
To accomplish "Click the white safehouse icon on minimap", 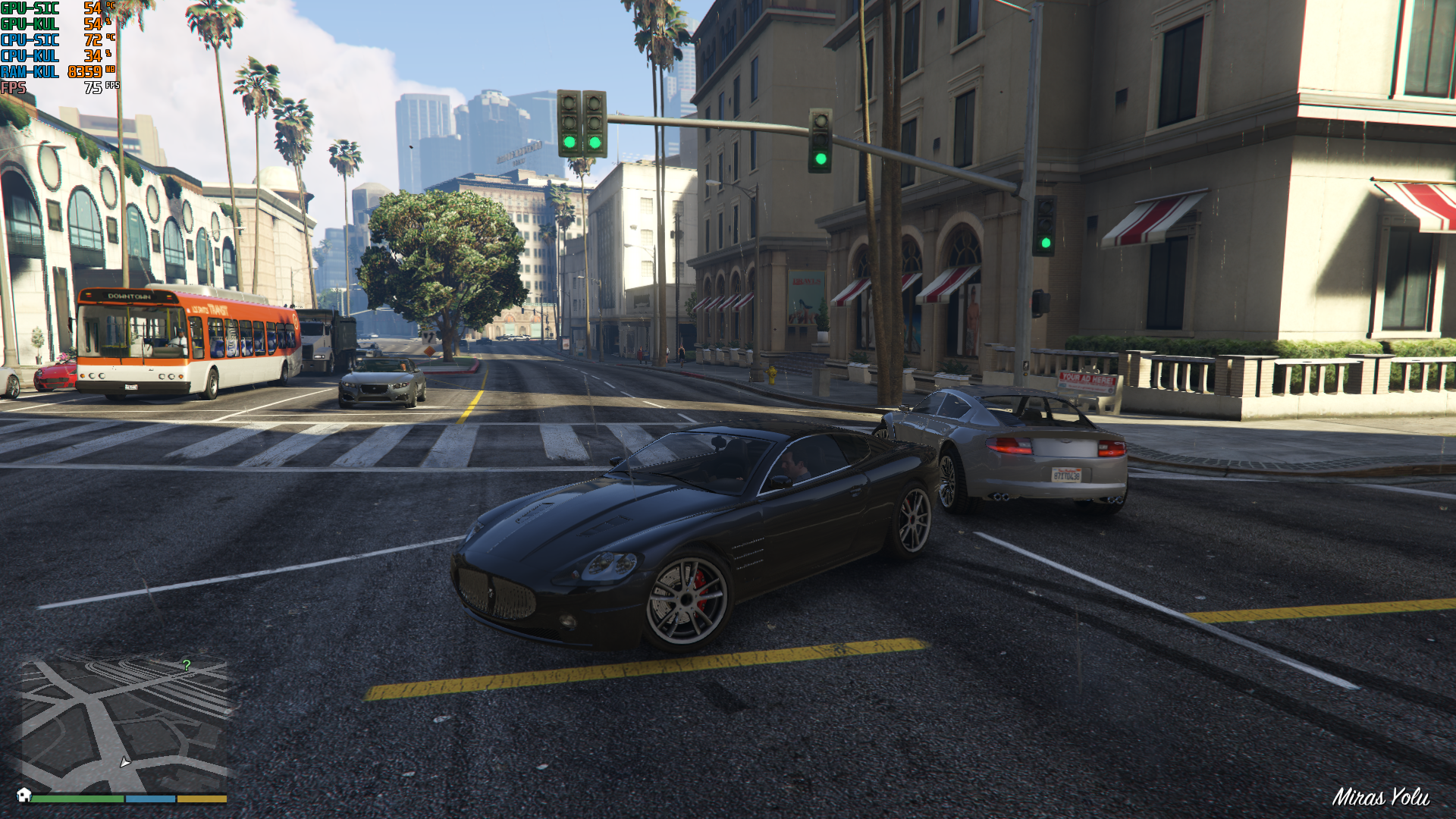I will coord(24,795).
